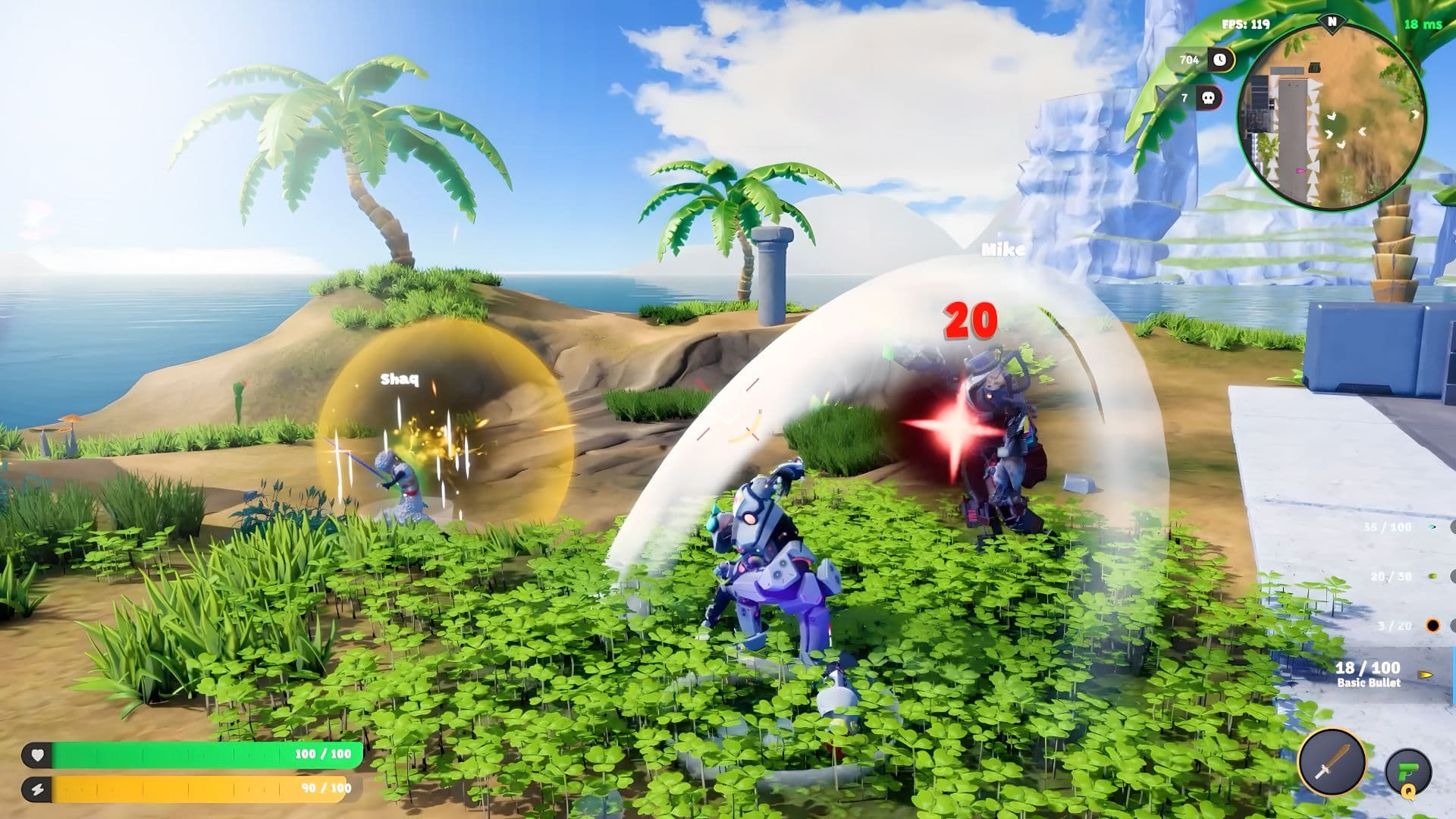Image resolution: width=1456 pixels, height=819 pixels.
Task: Click the golden bullet icon near Basic Bullet count
Action: (1425, 675)
